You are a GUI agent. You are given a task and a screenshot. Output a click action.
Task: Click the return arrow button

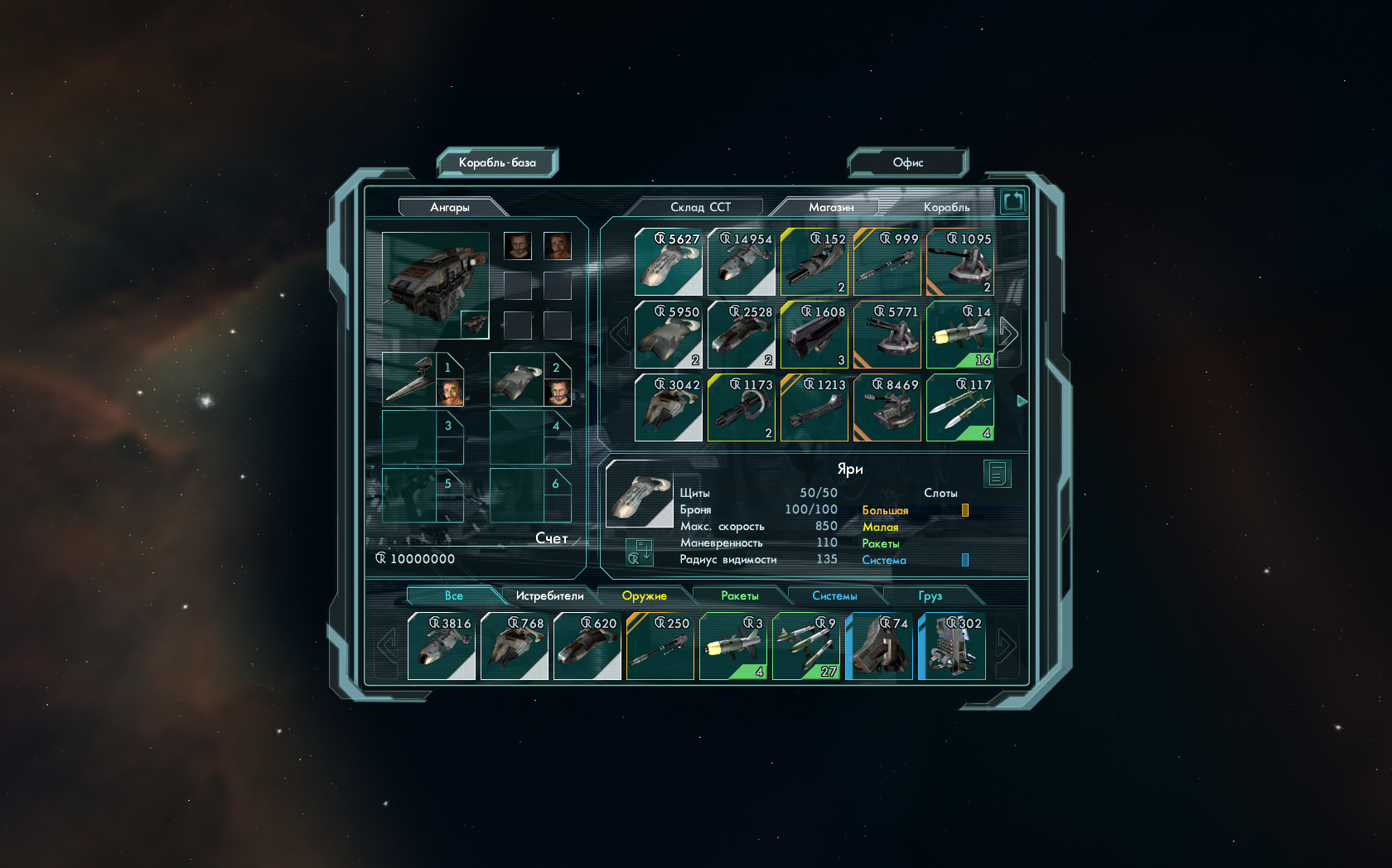[x=1013, y=201]
